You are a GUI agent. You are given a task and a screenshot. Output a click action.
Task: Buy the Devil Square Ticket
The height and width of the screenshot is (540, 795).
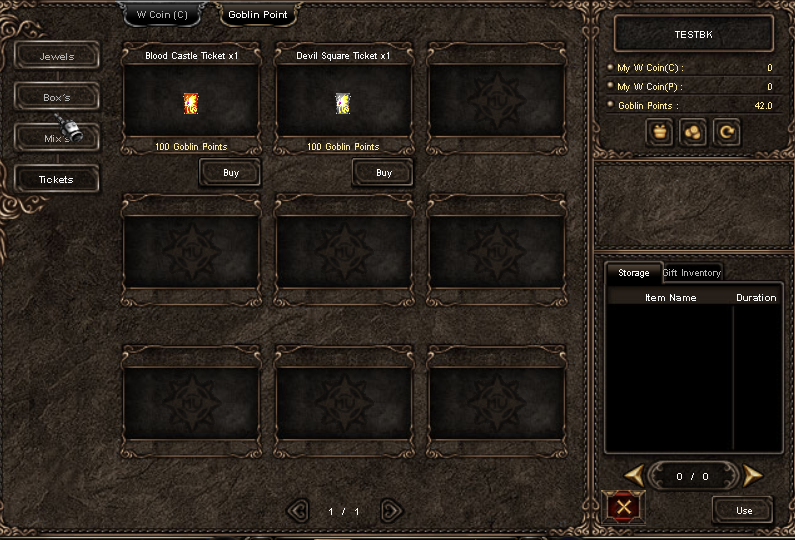pyautogui.click(x=384, y=173)
